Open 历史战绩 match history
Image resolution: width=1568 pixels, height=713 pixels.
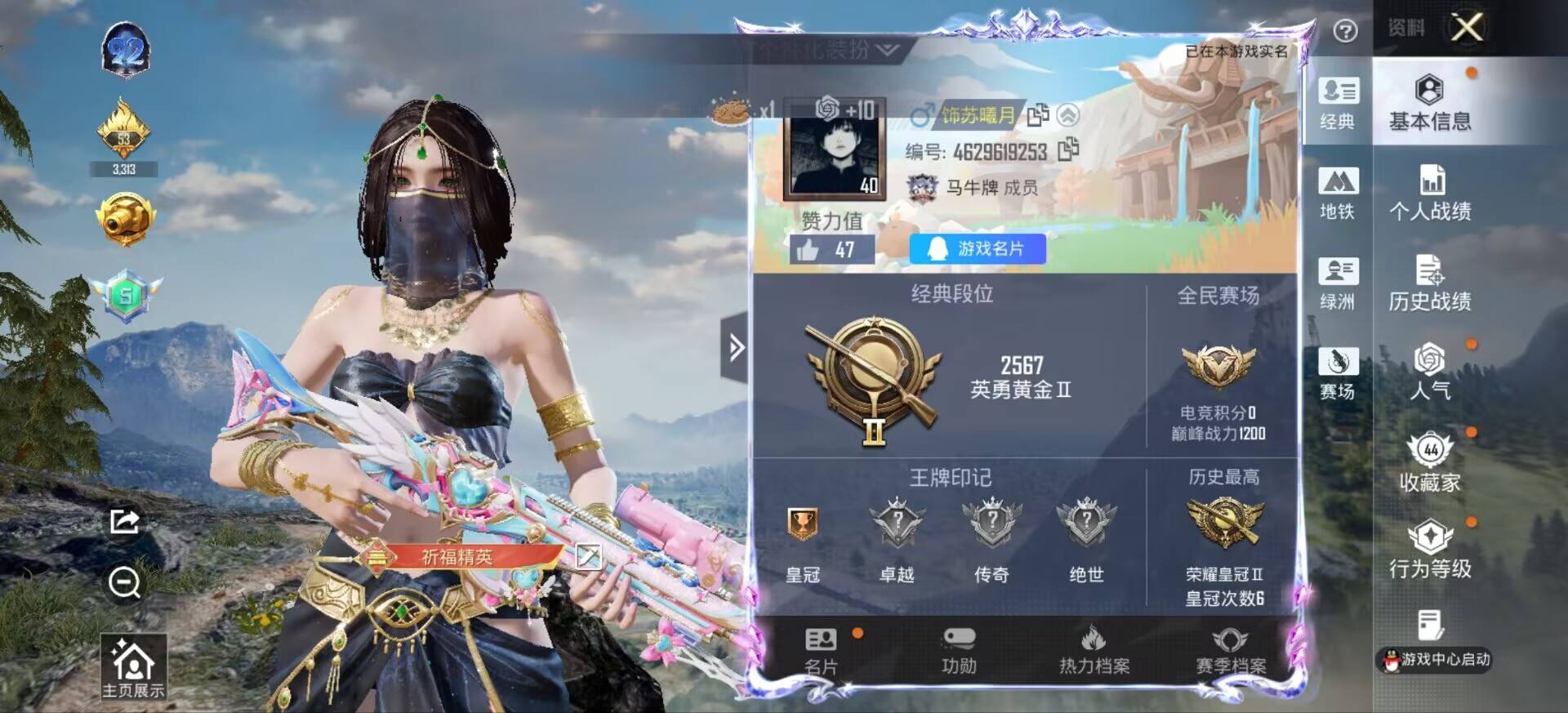[1429, 283]
